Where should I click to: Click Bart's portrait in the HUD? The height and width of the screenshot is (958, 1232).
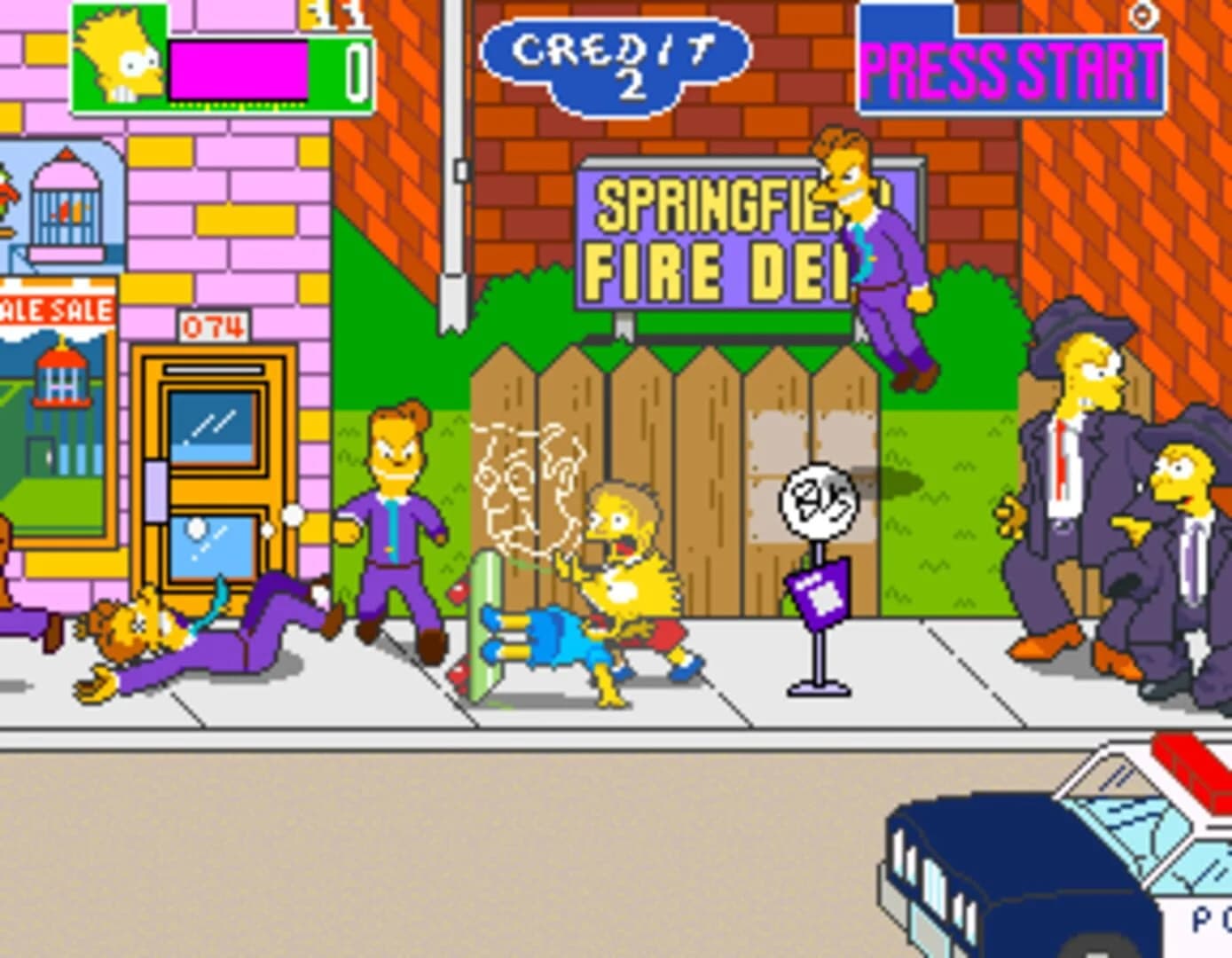(x=116, y=62)
